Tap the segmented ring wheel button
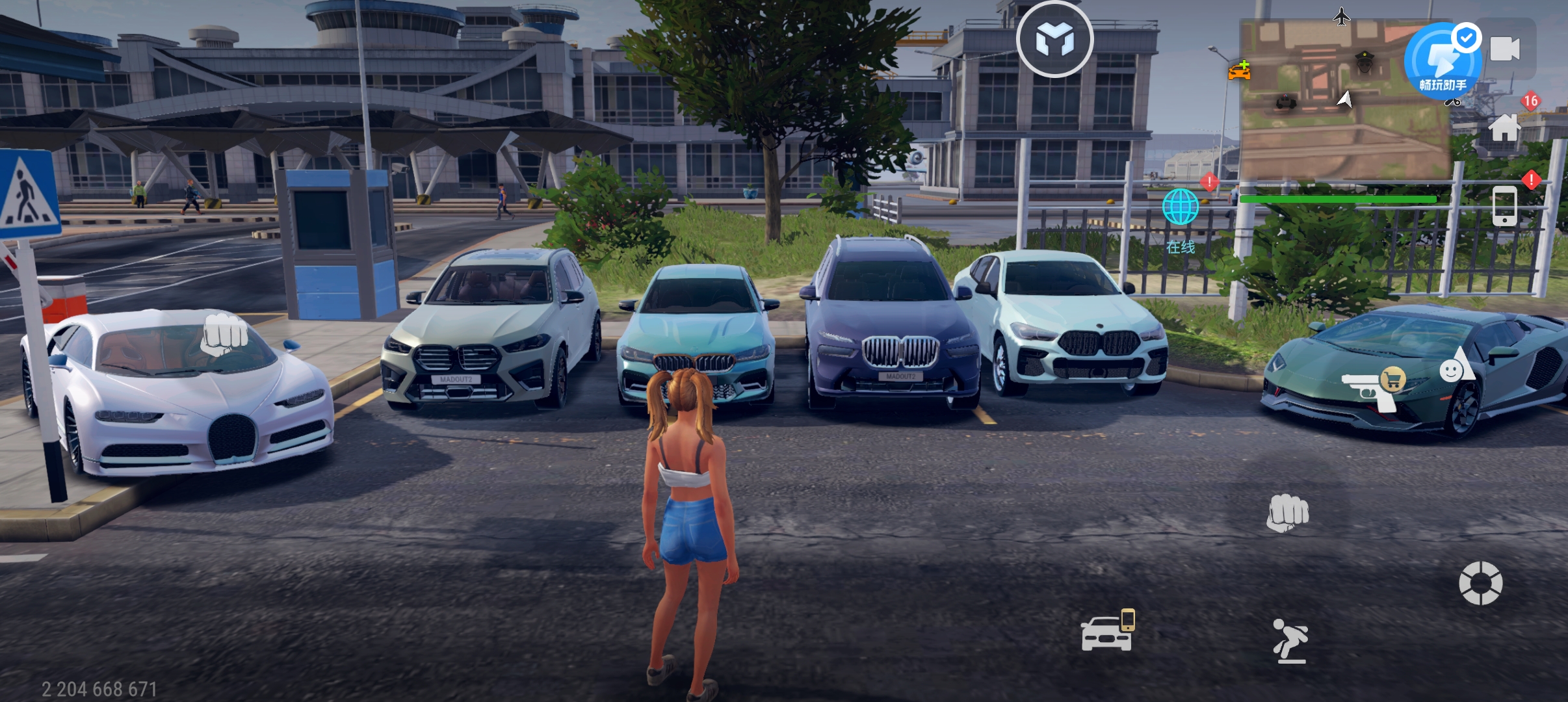1568x702 pixels. coord(1480,583)
